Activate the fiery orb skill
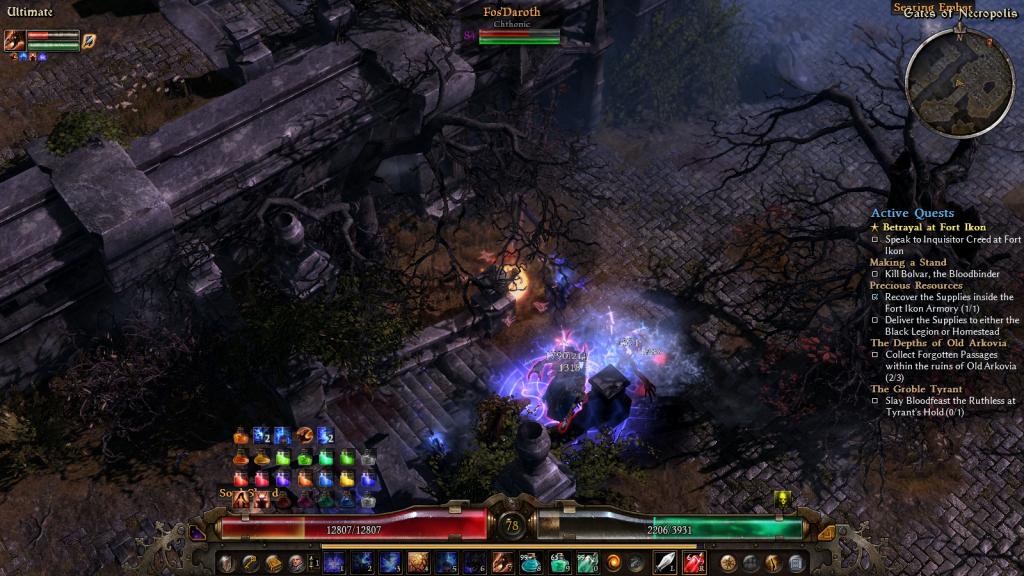This screenshot has width=1024, height=576. coord(614,562)
